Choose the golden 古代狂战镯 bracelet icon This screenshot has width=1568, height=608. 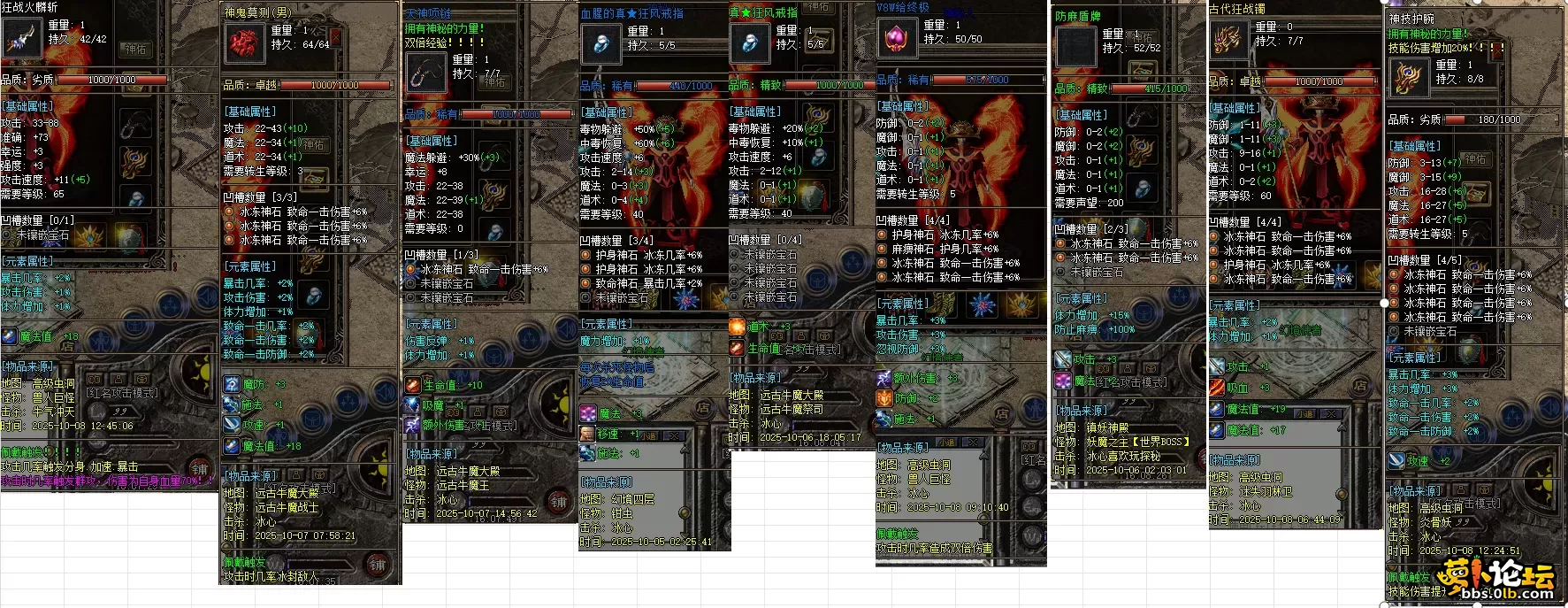pyautogui.click(x=1229, y=40)
